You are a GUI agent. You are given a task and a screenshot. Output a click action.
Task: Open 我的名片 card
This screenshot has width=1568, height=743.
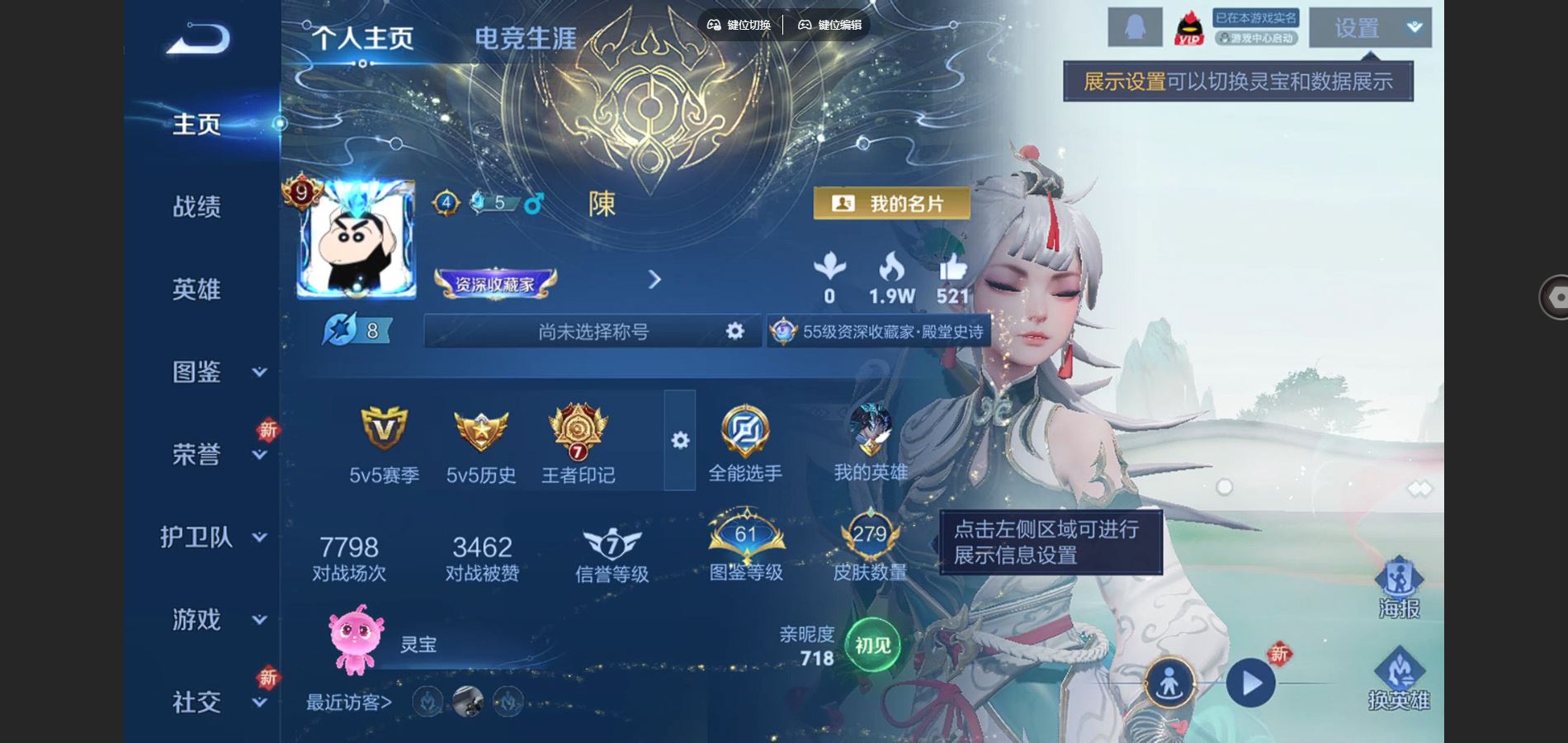click(x=891, y=203)
